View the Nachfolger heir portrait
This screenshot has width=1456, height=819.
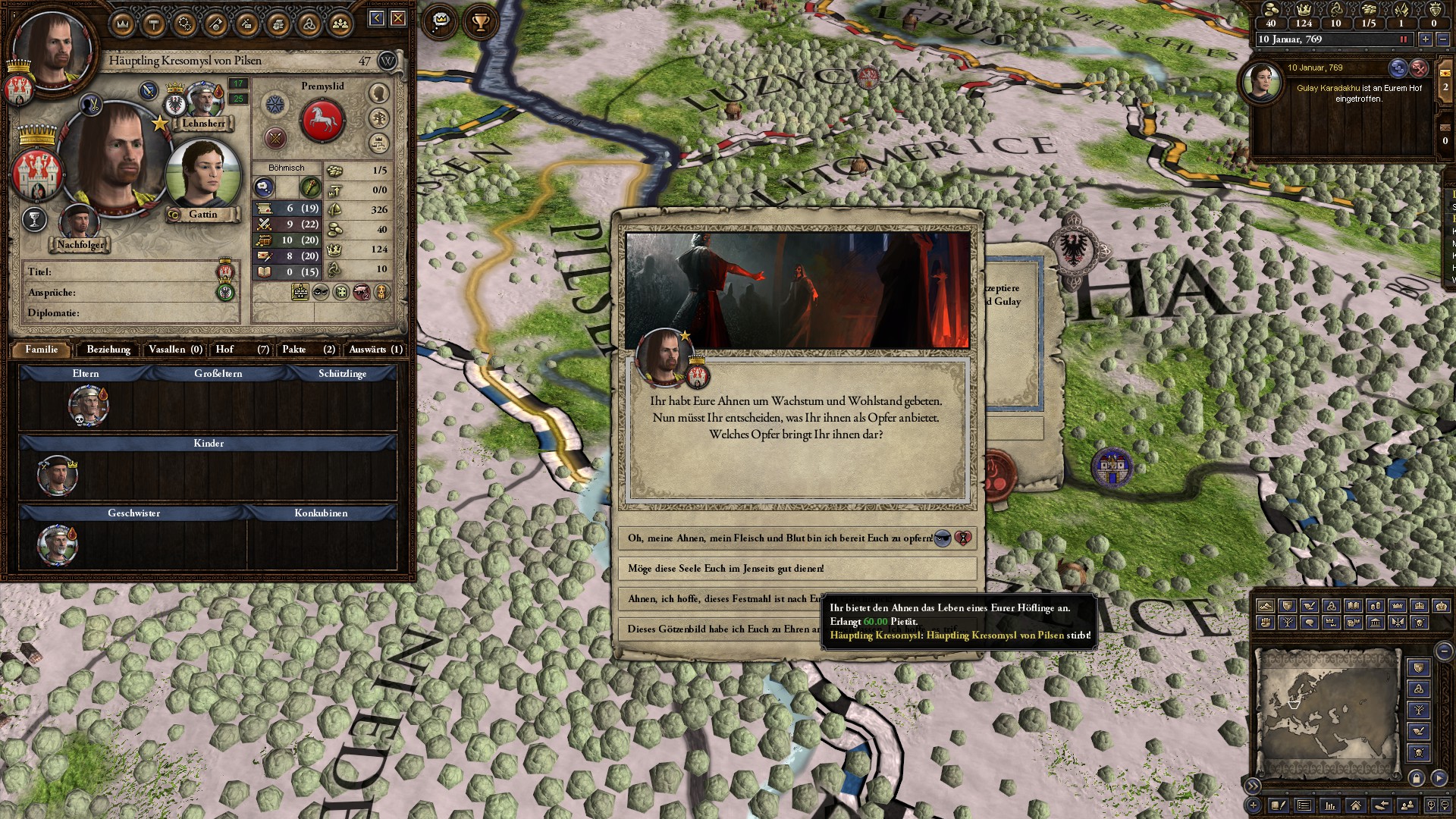(x=78, y=223)
